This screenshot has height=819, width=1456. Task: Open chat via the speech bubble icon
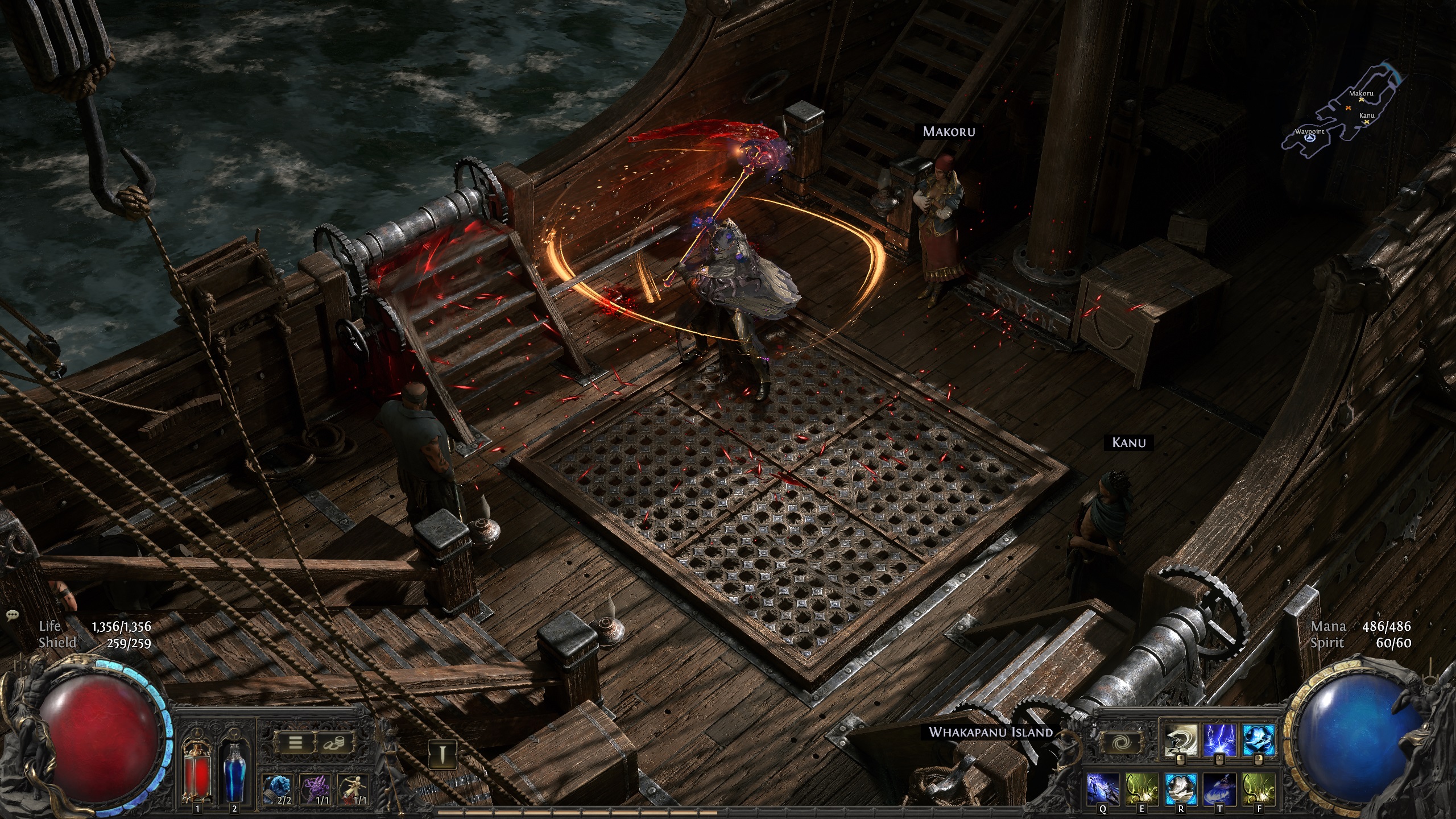pyautogui.click(x=11, y=616)
